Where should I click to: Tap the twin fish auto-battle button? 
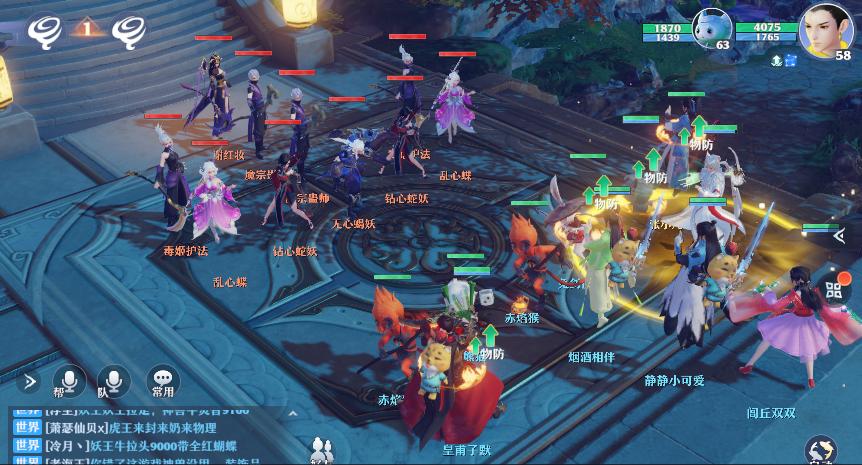pyautogui.click(x=822, y=449)
